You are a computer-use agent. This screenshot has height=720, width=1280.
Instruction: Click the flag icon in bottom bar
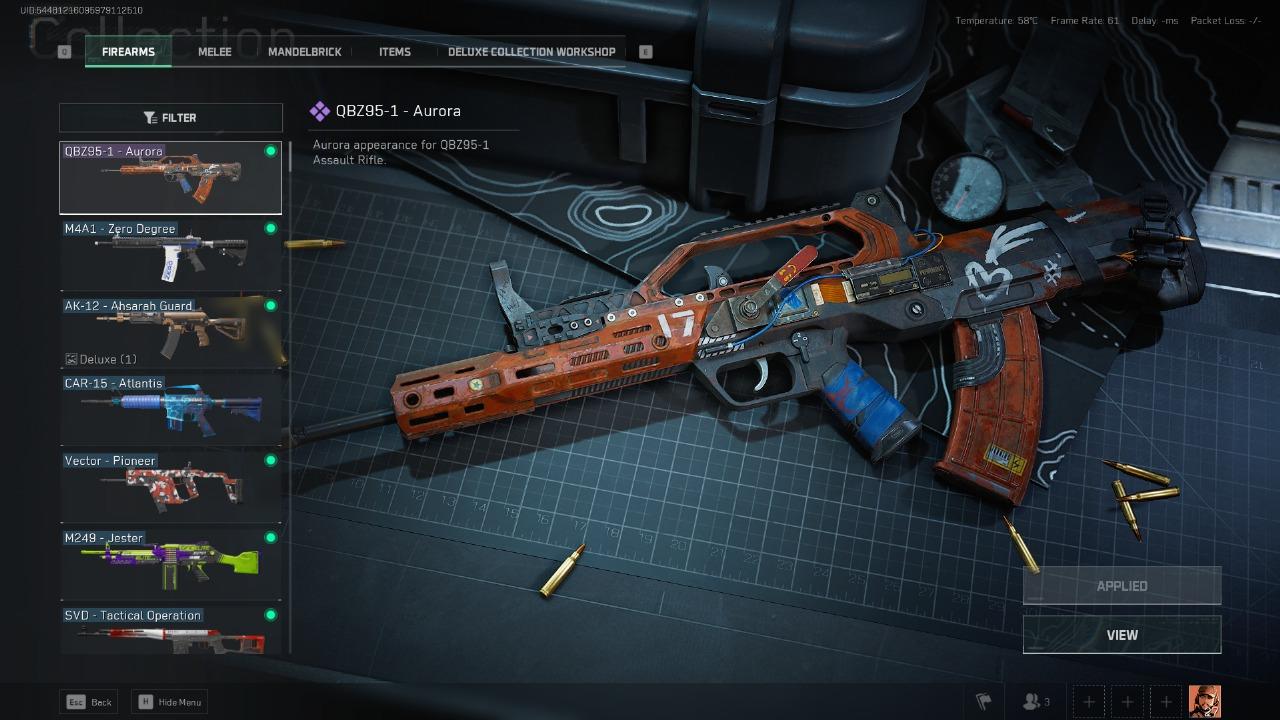pyautogui.click(x=983, y=701)
